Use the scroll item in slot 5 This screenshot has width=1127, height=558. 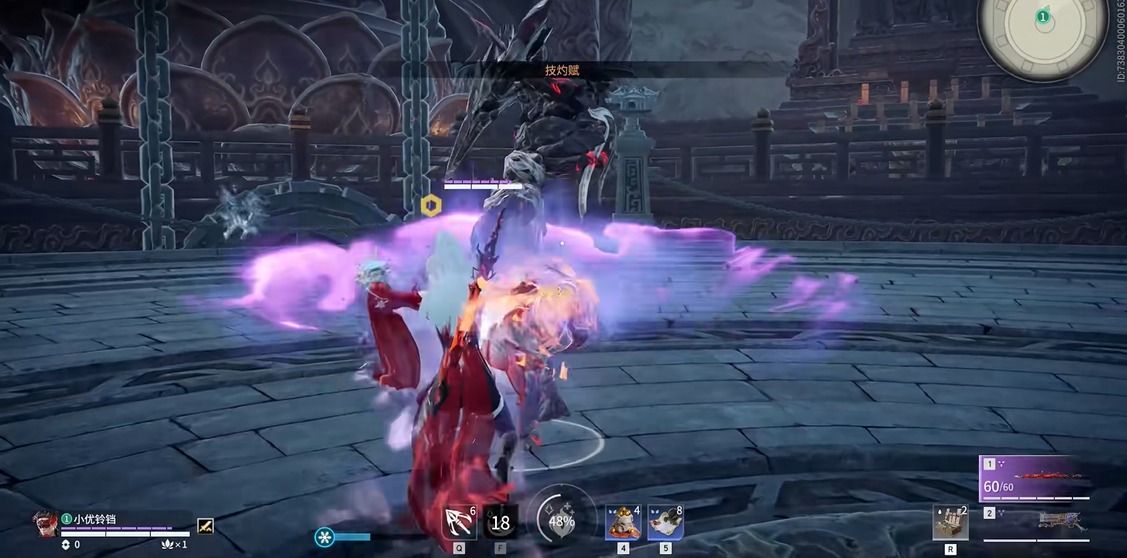[x=665, y=522]
